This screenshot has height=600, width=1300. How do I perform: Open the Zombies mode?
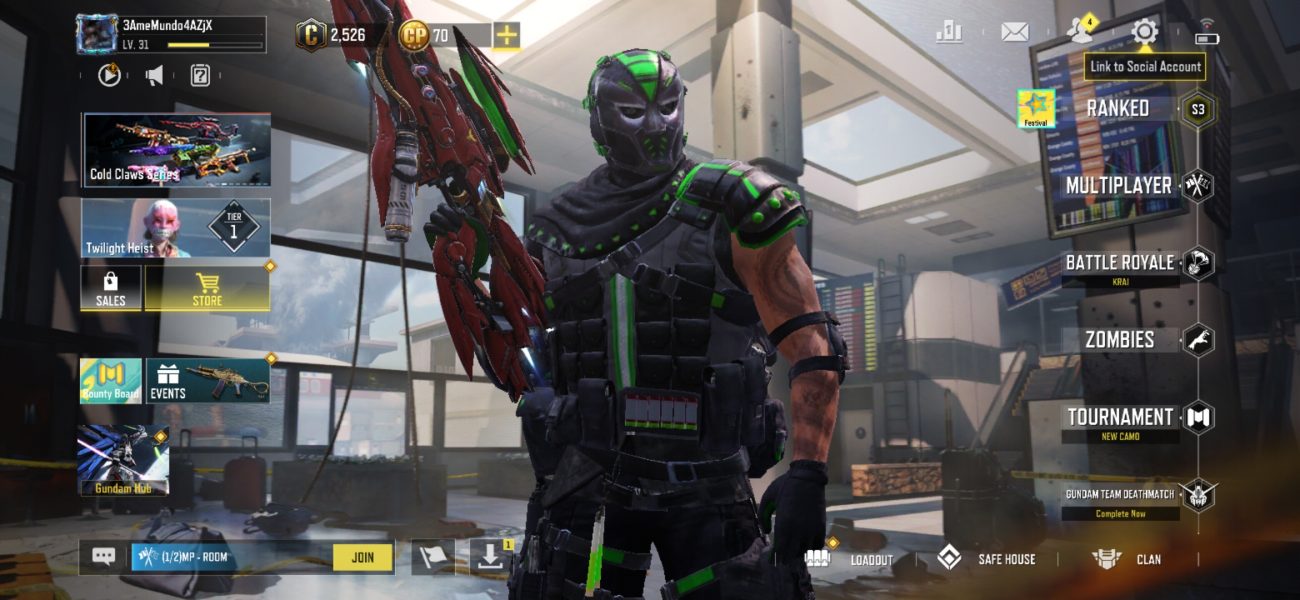[x=1119, y=340]
